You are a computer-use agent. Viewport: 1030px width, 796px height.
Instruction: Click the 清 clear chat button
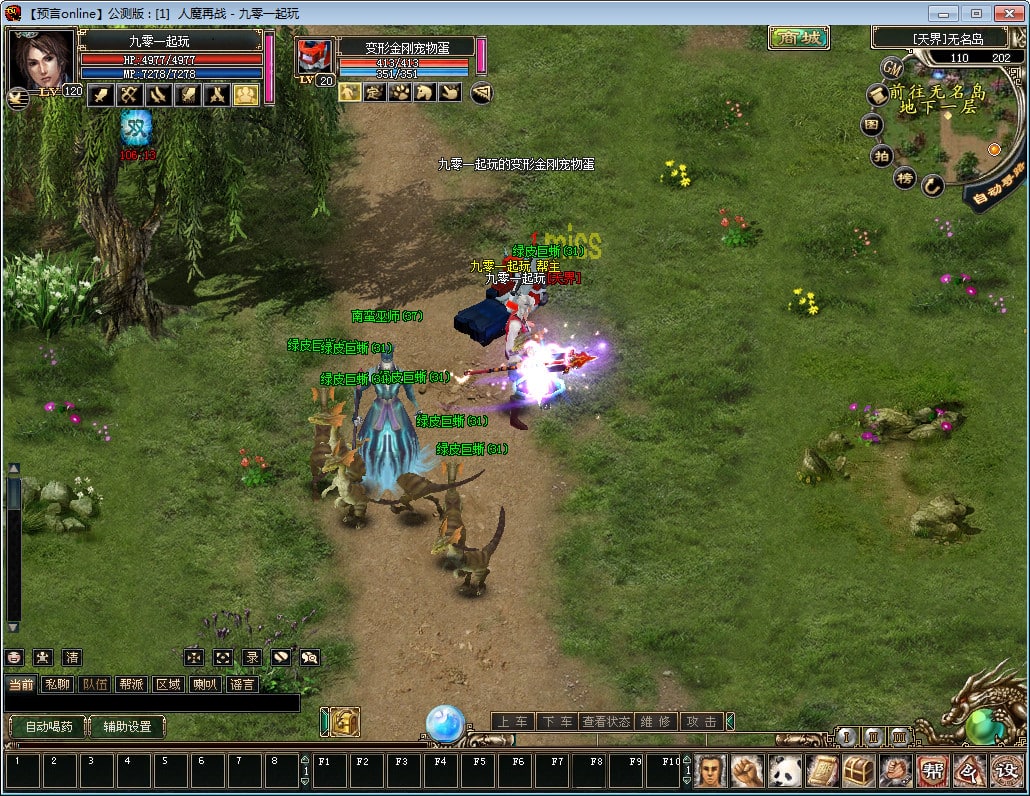pyautogui.click(x=71, y=657)
